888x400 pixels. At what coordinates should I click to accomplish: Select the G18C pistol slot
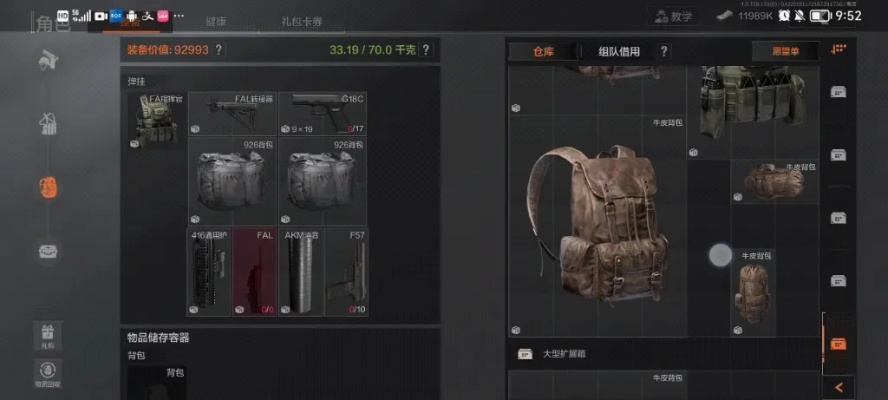tap(323, 114)
